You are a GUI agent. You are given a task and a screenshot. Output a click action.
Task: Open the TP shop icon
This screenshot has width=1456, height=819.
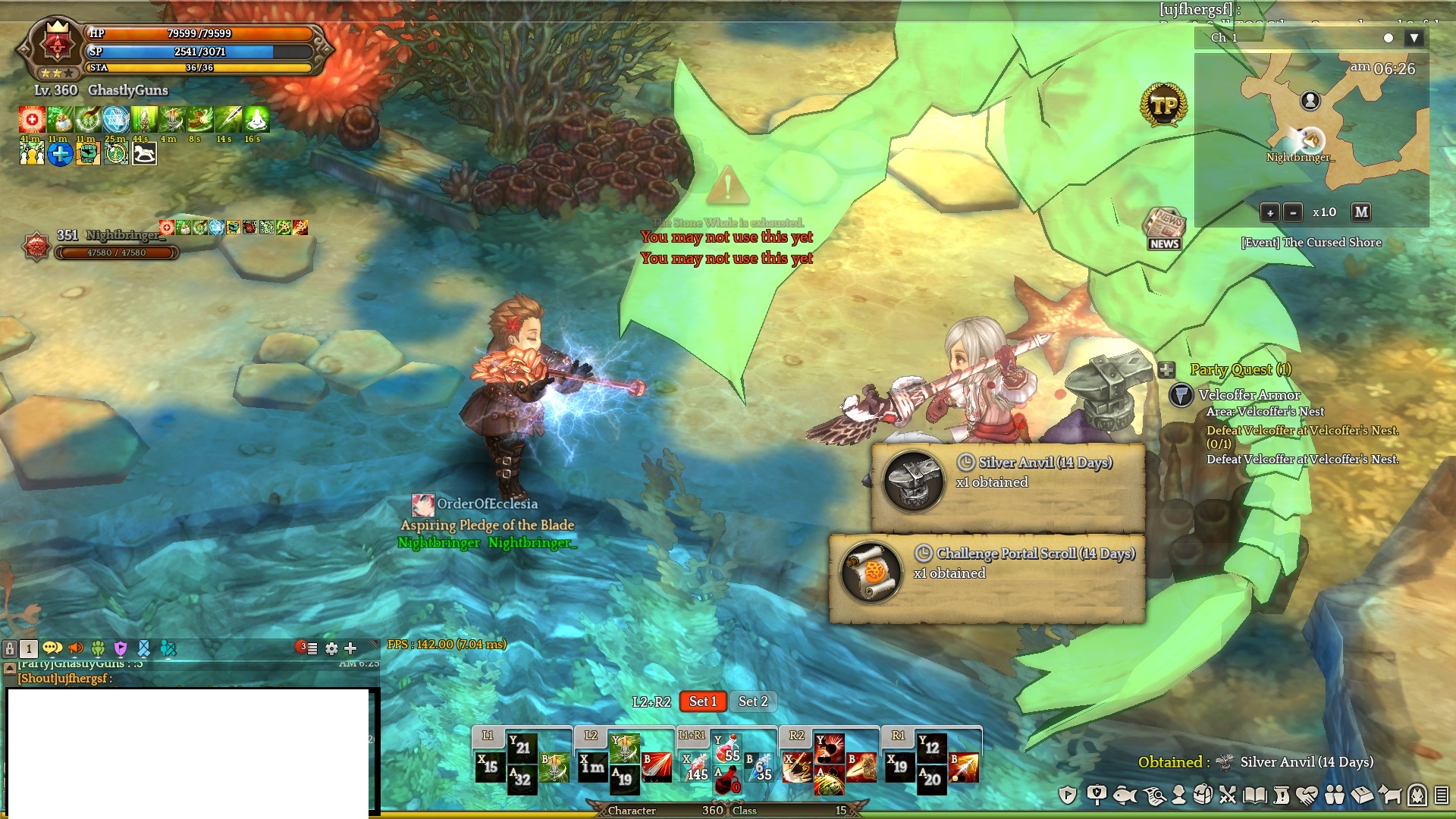pos(1163,105)
